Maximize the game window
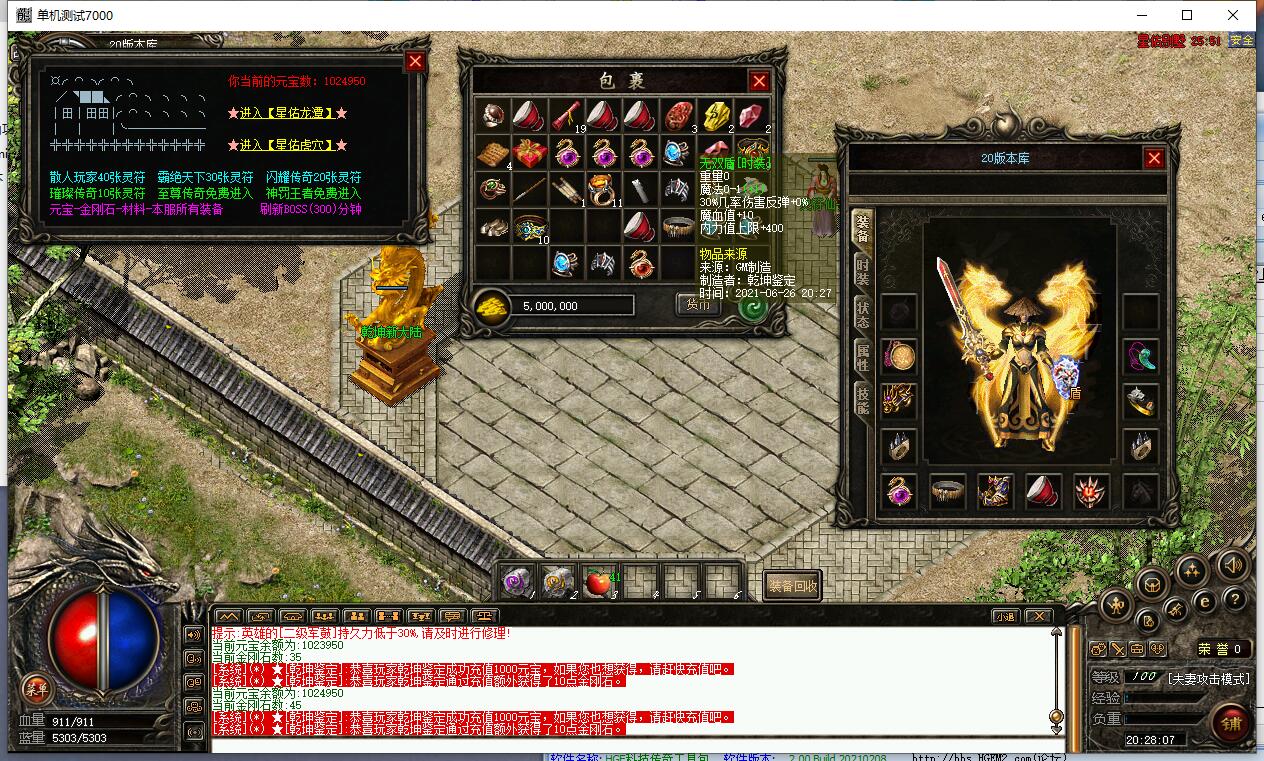 pos(1187,15)
